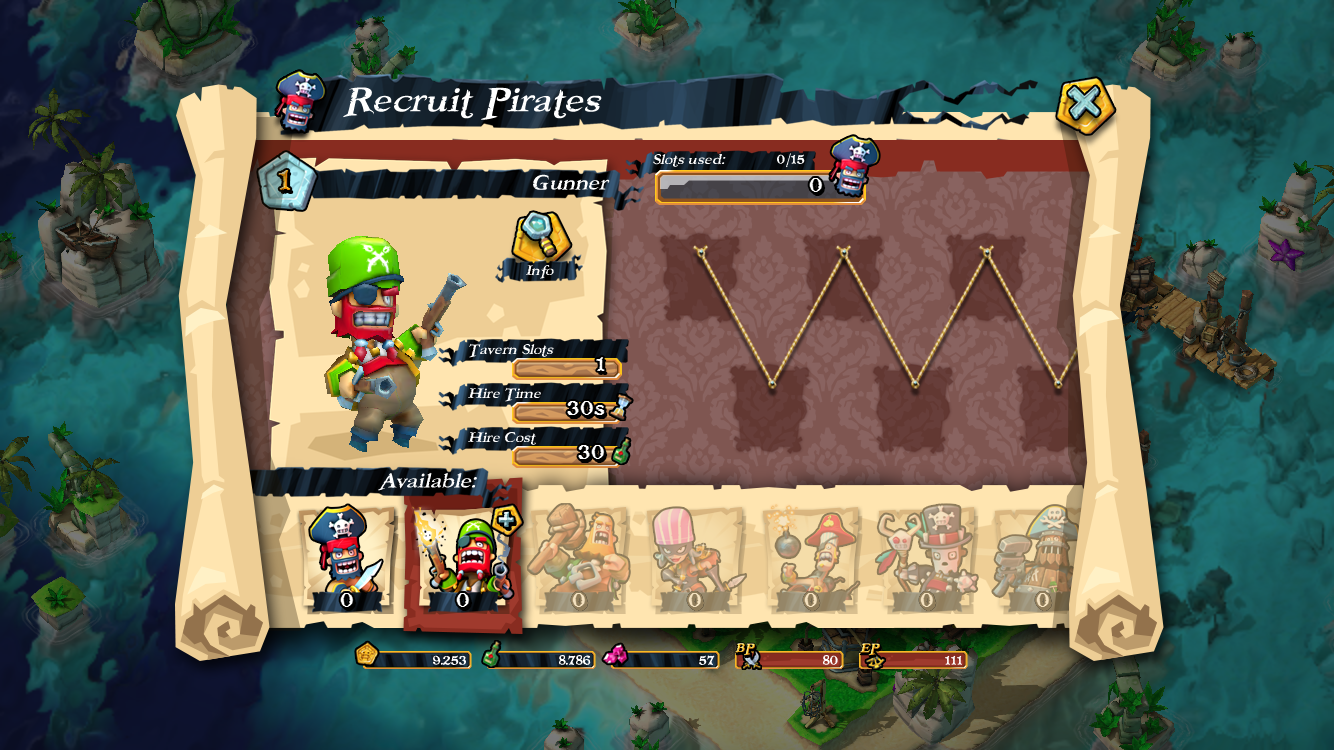Image resolution: width=1334 pixels, height=750 pixels.
Task: Tap the plus badge on the Gunner card
Action: click(506, 520)
